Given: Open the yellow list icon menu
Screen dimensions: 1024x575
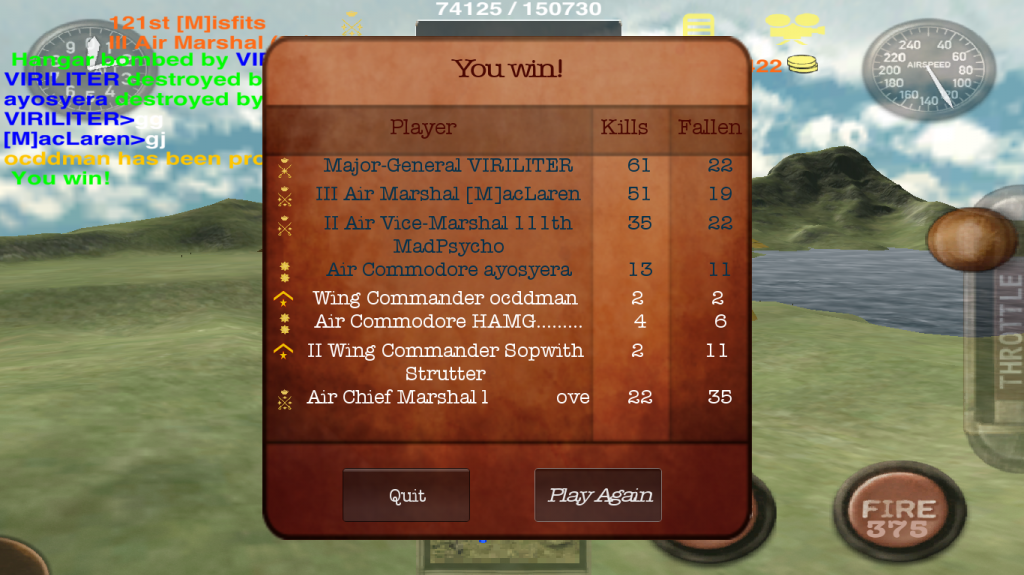Looking at the screenshot, I should pyautogui.click(x=697, y=25).
